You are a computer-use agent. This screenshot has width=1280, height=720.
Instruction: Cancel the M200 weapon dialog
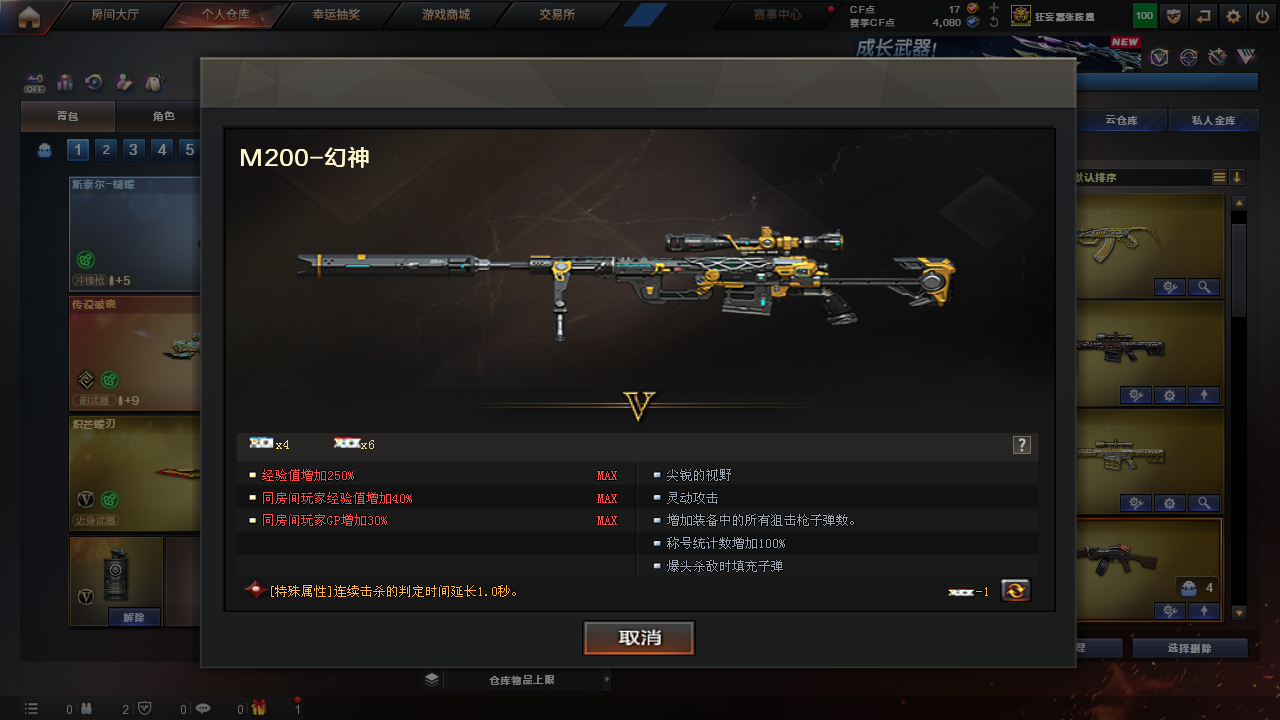639,638
